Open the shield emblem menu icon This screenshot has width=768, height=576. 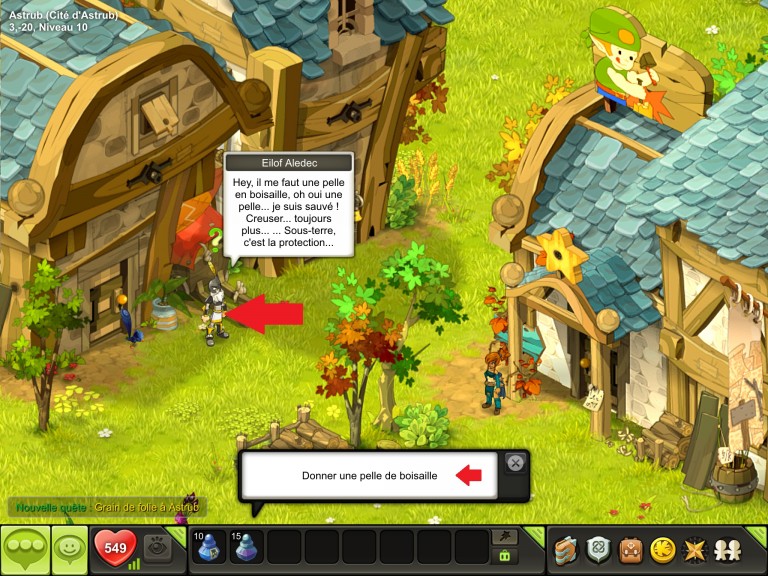(x=599, y=549)
